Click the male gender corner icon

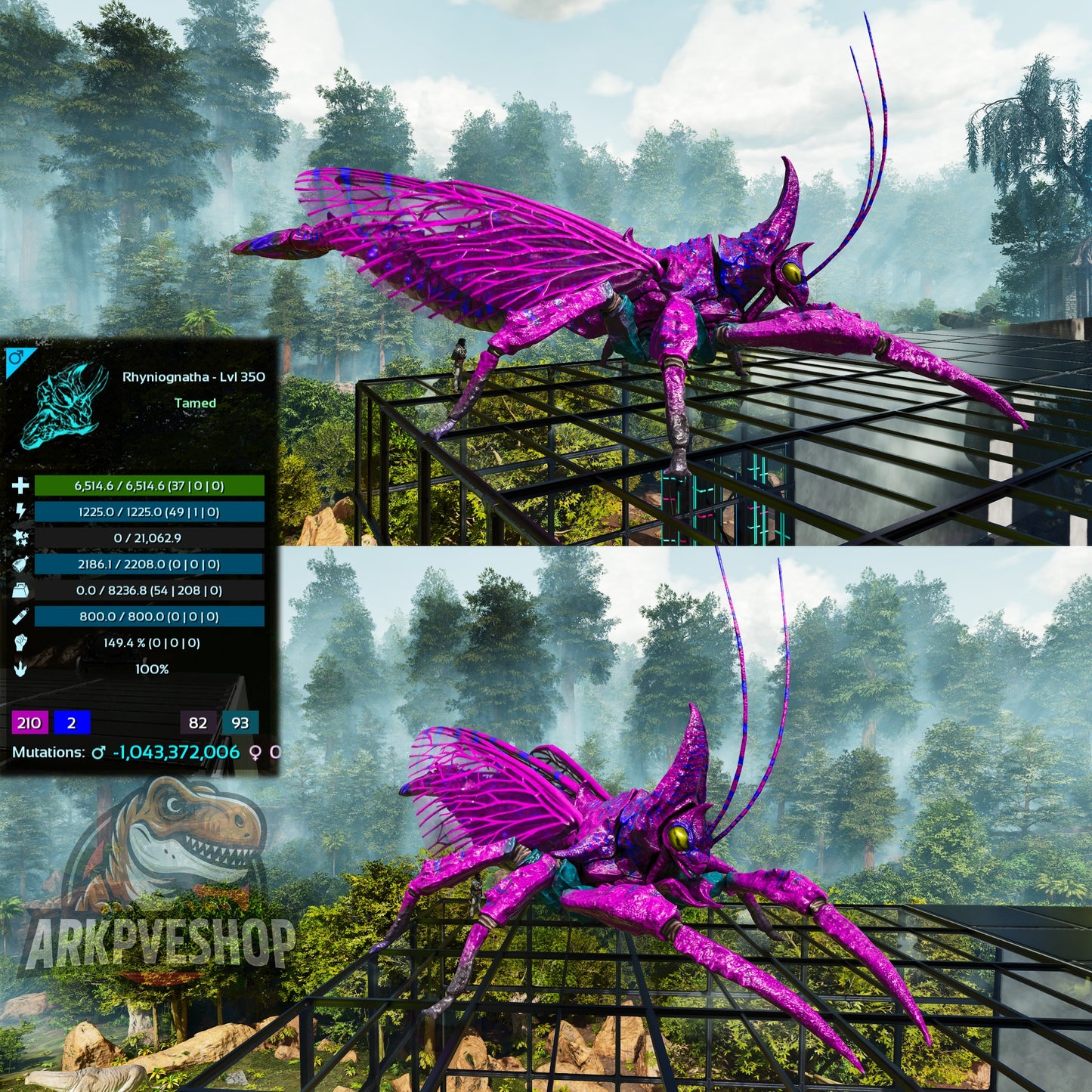pyautogui.click(x=14, y=357)
